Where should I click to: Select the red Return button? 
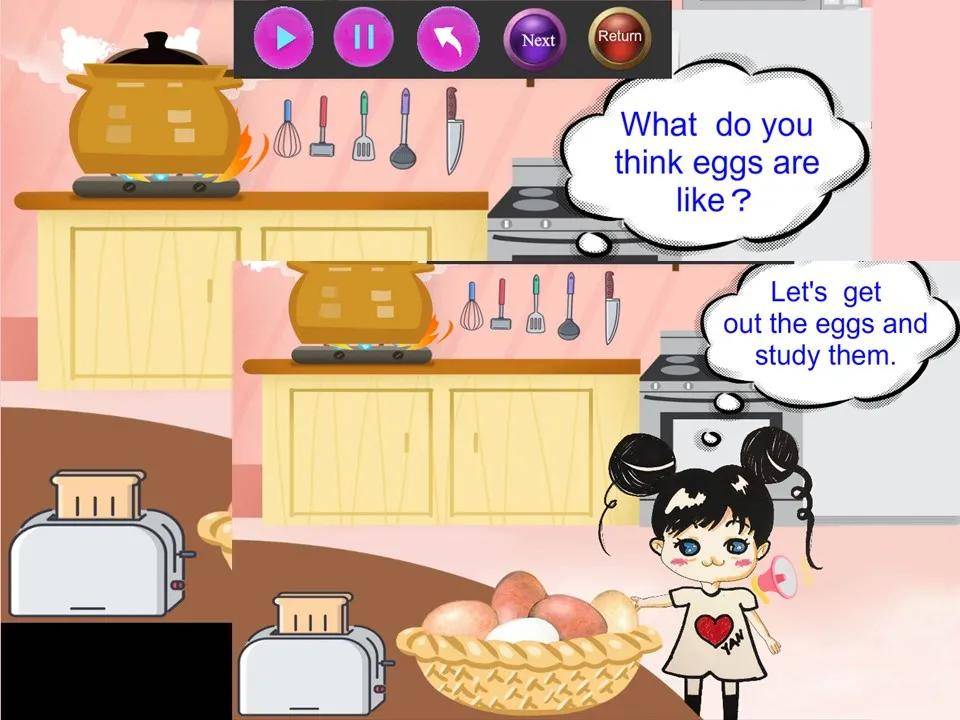coord(619,37)
